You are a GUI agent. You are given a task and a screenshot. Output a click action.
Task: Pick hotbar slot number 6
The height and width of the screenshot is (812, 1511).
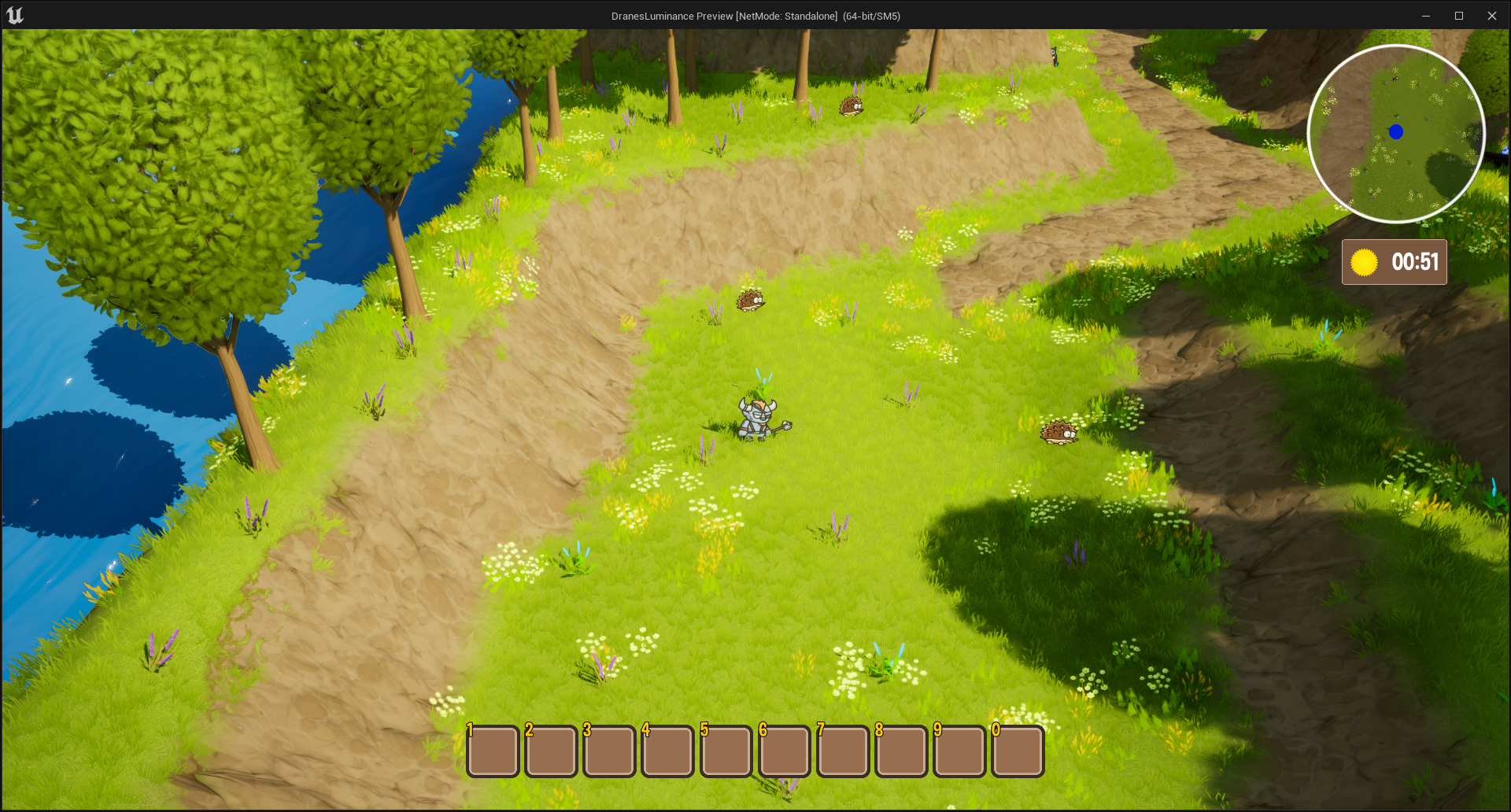[785, 751]
